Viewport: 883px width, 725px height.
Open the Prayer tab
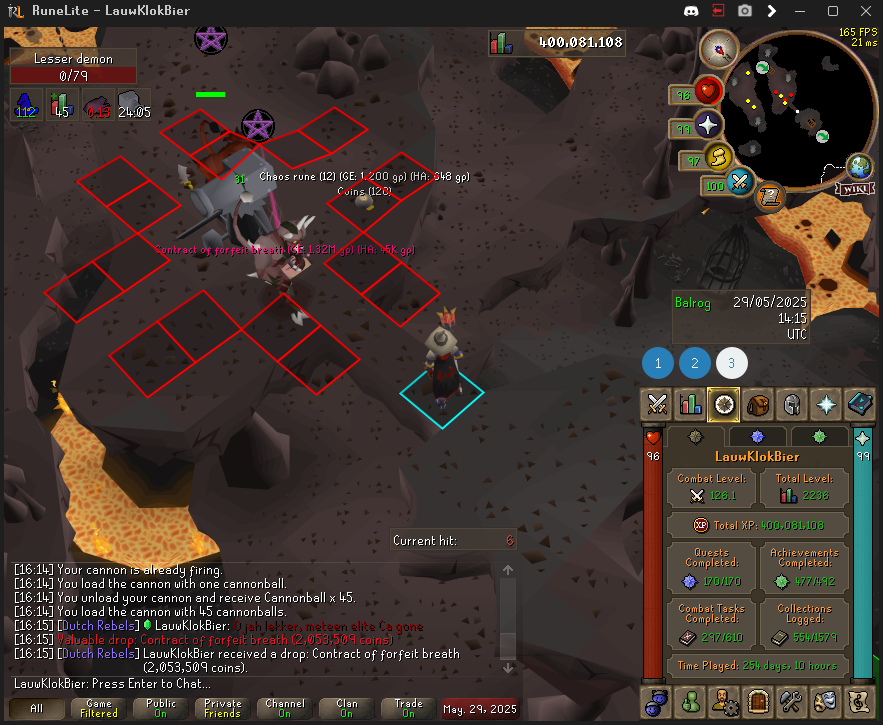point(825,404)
